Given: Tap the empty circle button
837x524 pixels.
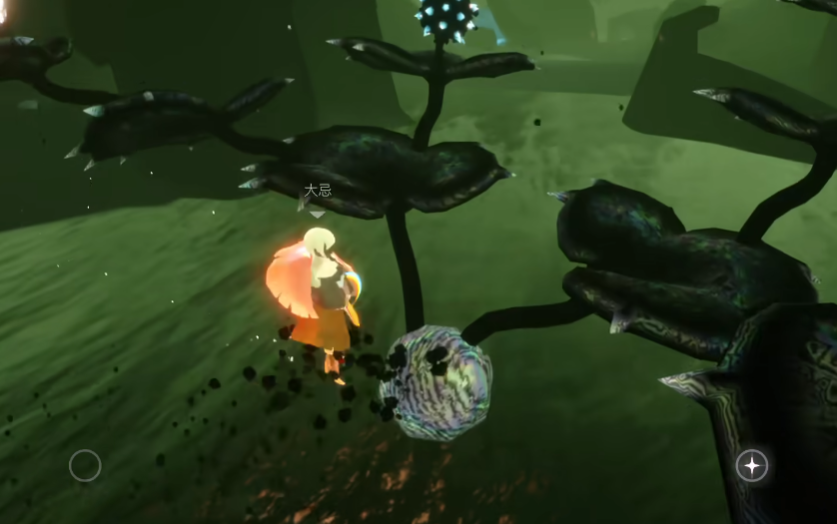Looking at the screenshot, I should [x=85, y=465].
